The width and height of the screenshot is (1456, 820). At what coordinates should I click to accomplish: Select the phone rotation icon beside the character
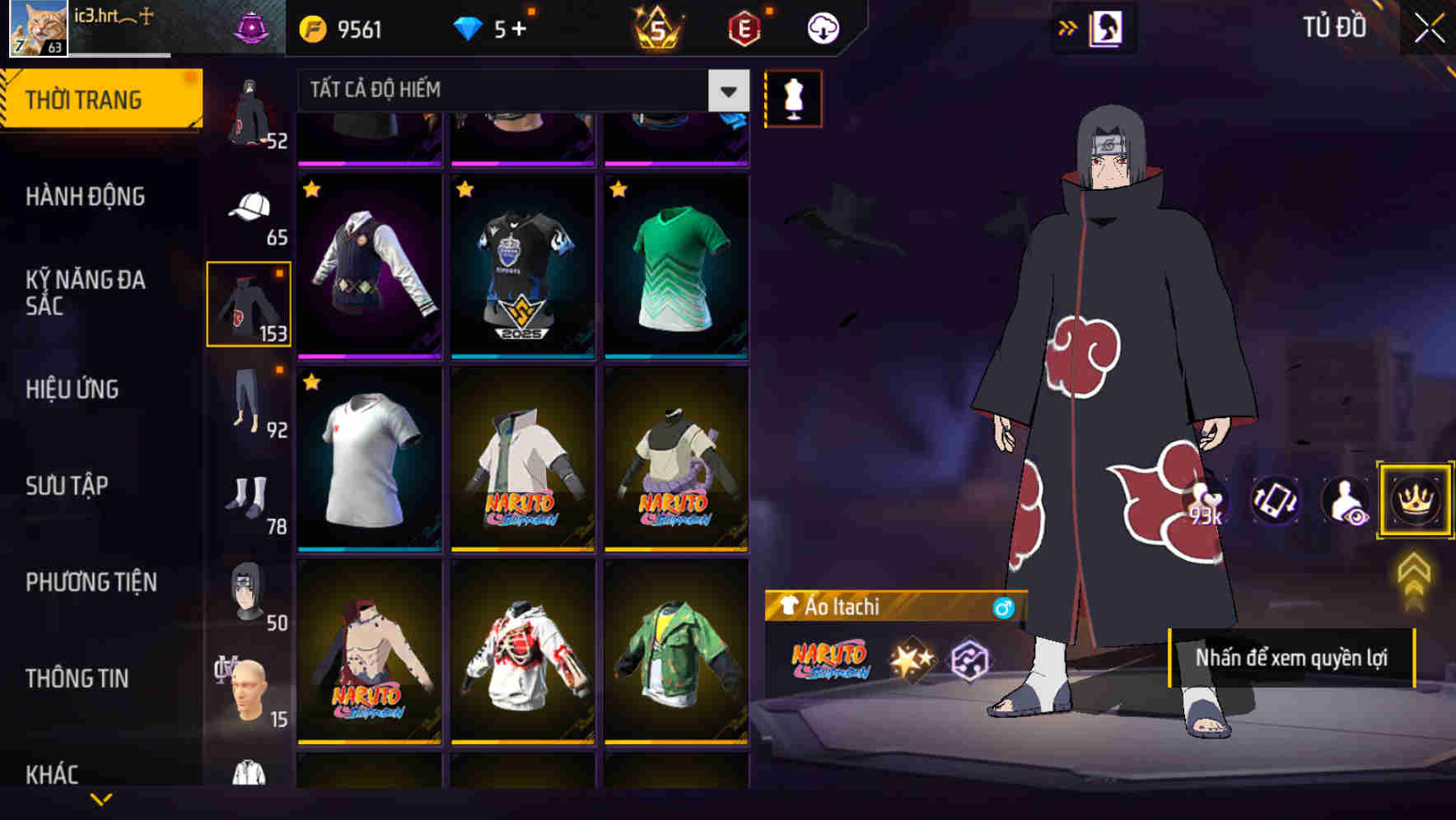(x=1272, y=501)
